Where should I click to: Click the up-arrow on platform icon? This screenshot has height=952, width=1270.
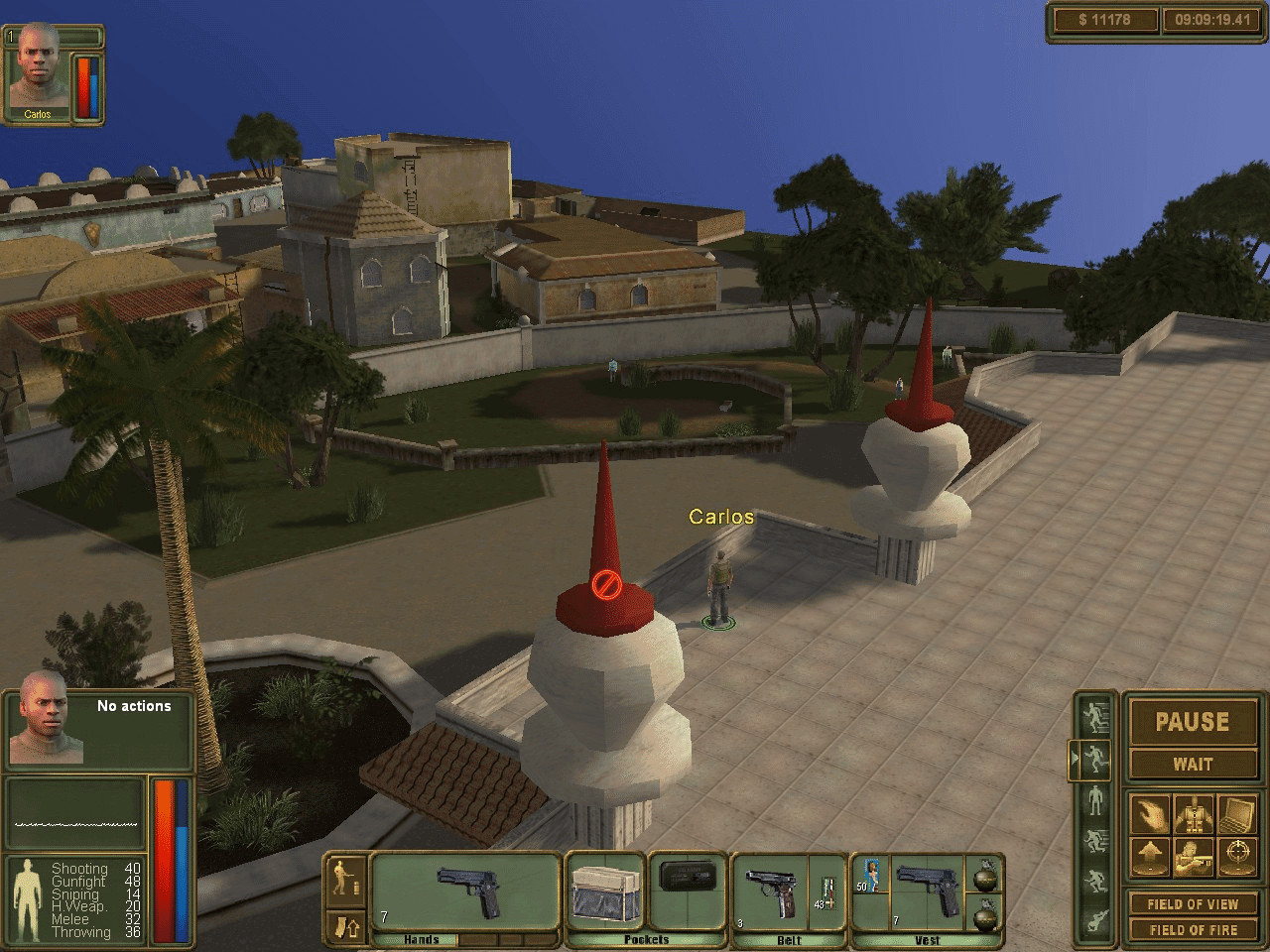[x=1150, y=857]
